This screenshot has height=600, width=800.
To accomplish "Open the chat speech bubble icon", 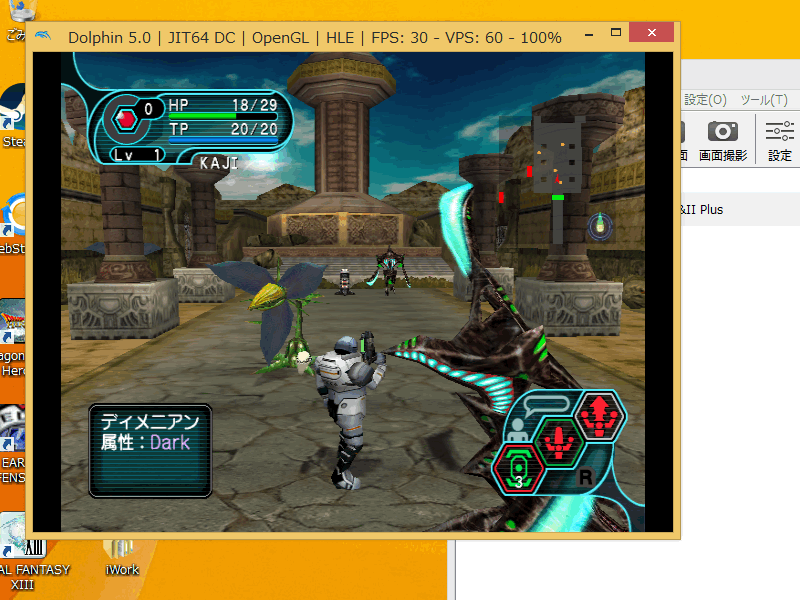I will pos(548,406).
